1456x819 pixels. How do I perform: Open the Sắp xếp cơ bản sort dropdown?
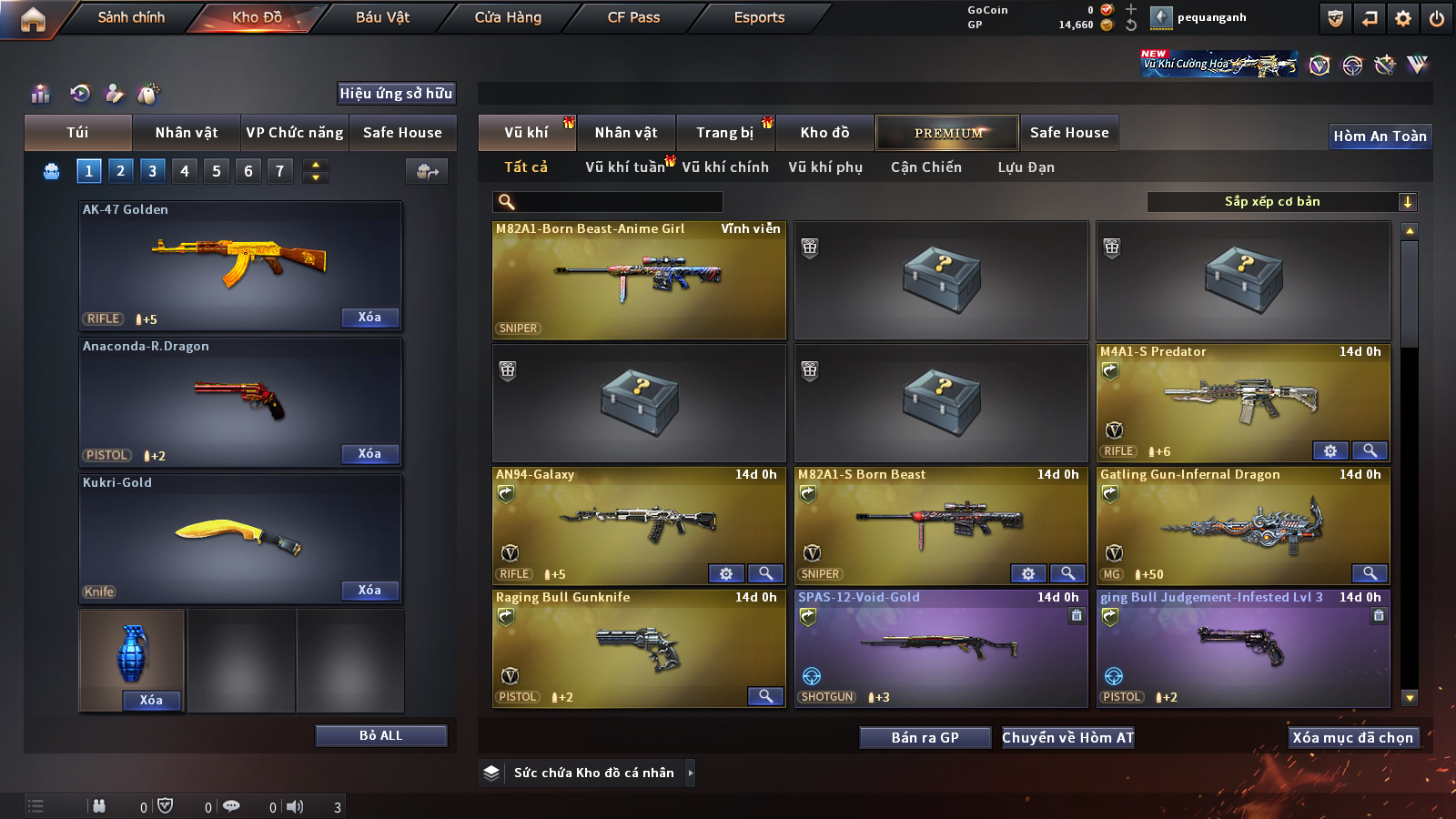pyautogui.click(x=1281, y=202)
